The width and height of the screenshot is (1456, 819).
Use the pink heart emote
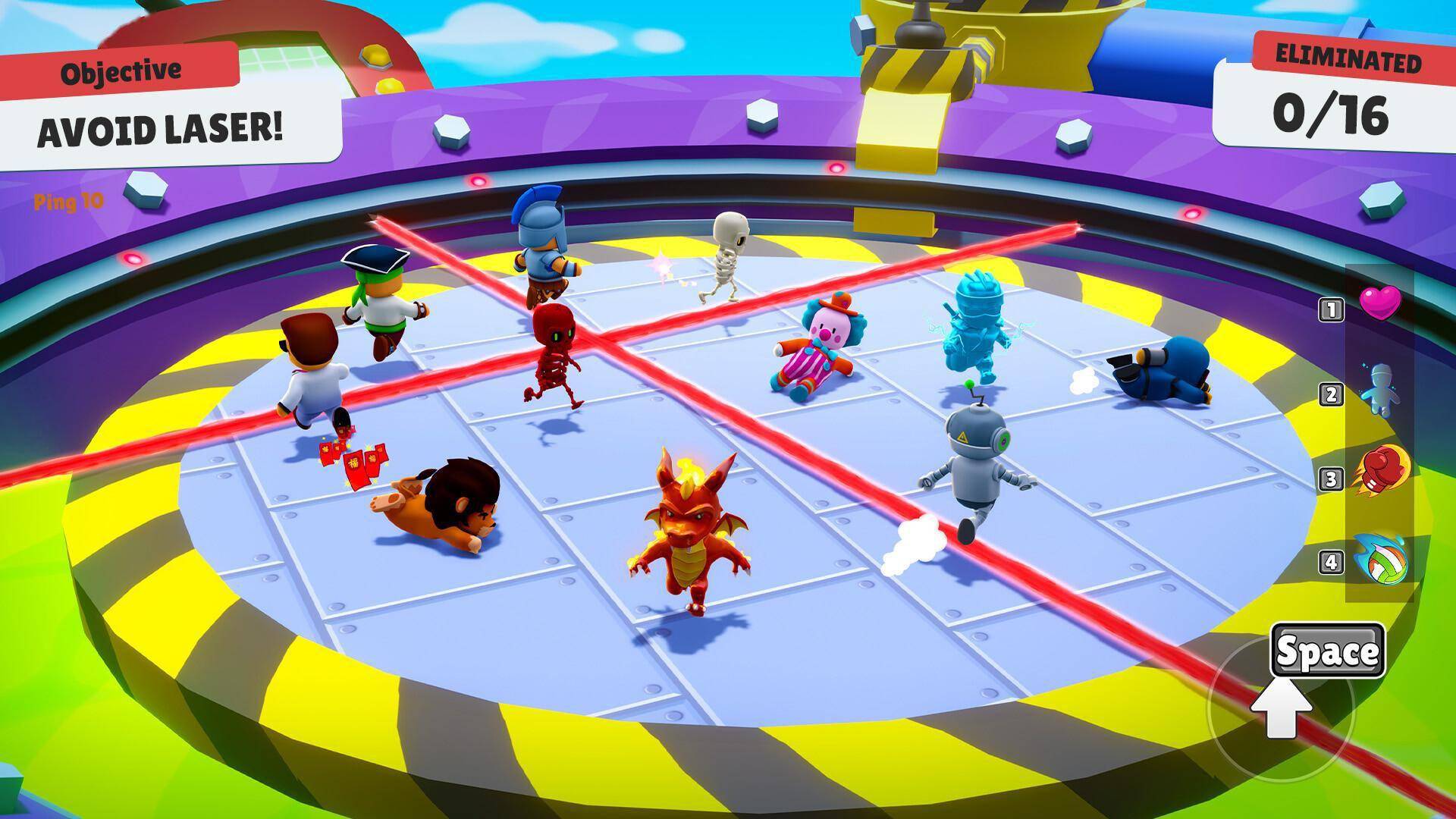[x=1379, y=302]
